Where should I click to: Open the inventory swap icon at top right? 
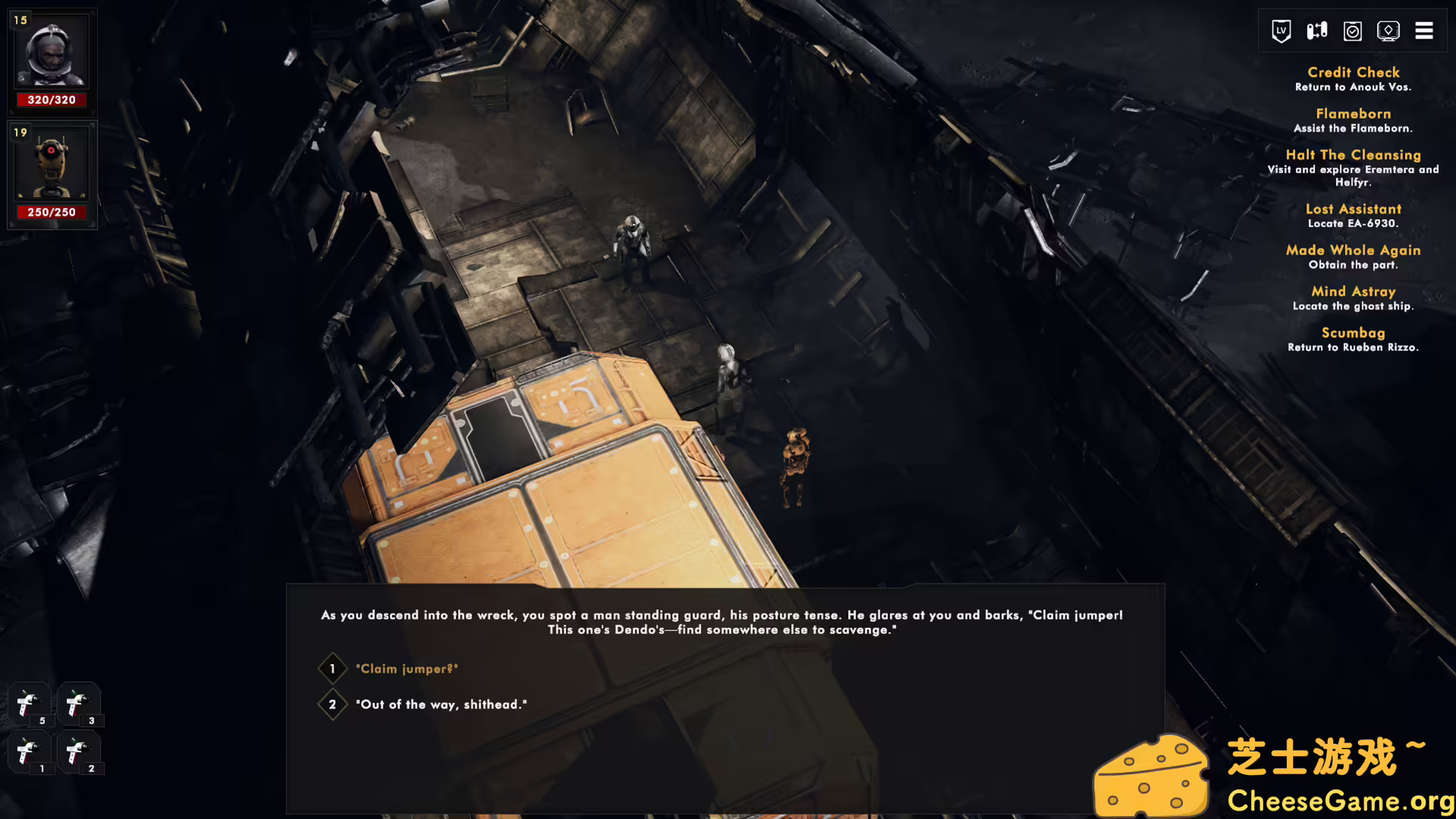pos(1316,30)
